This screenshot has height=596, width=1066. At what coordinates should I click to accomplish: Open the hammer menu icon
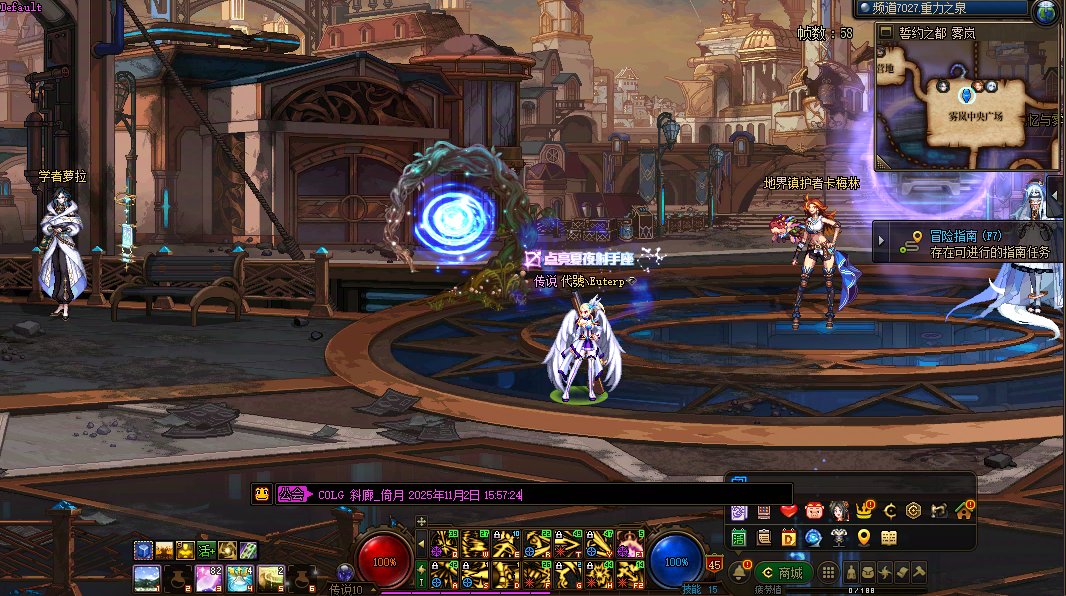pyautogui.click(x=918, y=573)
